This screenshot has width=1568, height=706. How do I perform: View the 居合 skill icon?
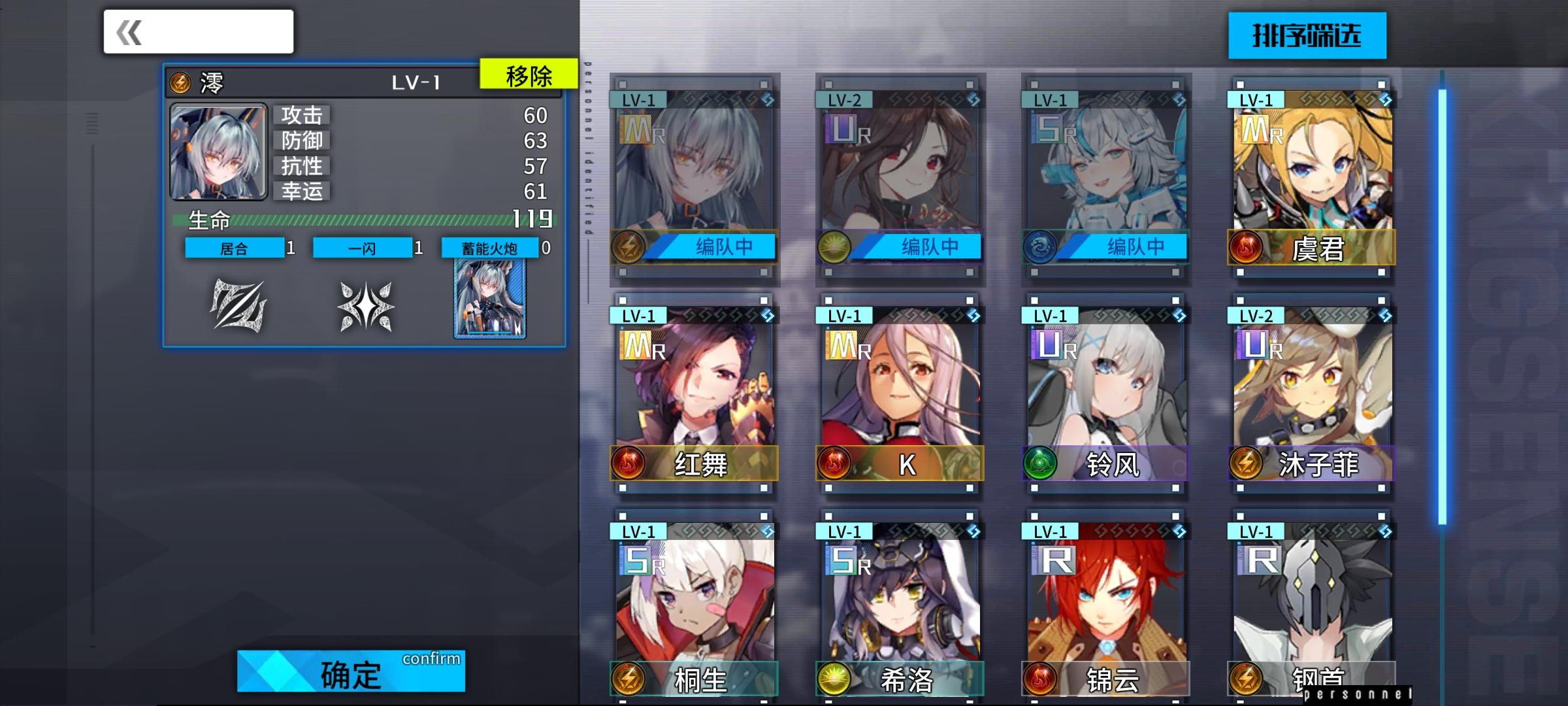(238, 306)
